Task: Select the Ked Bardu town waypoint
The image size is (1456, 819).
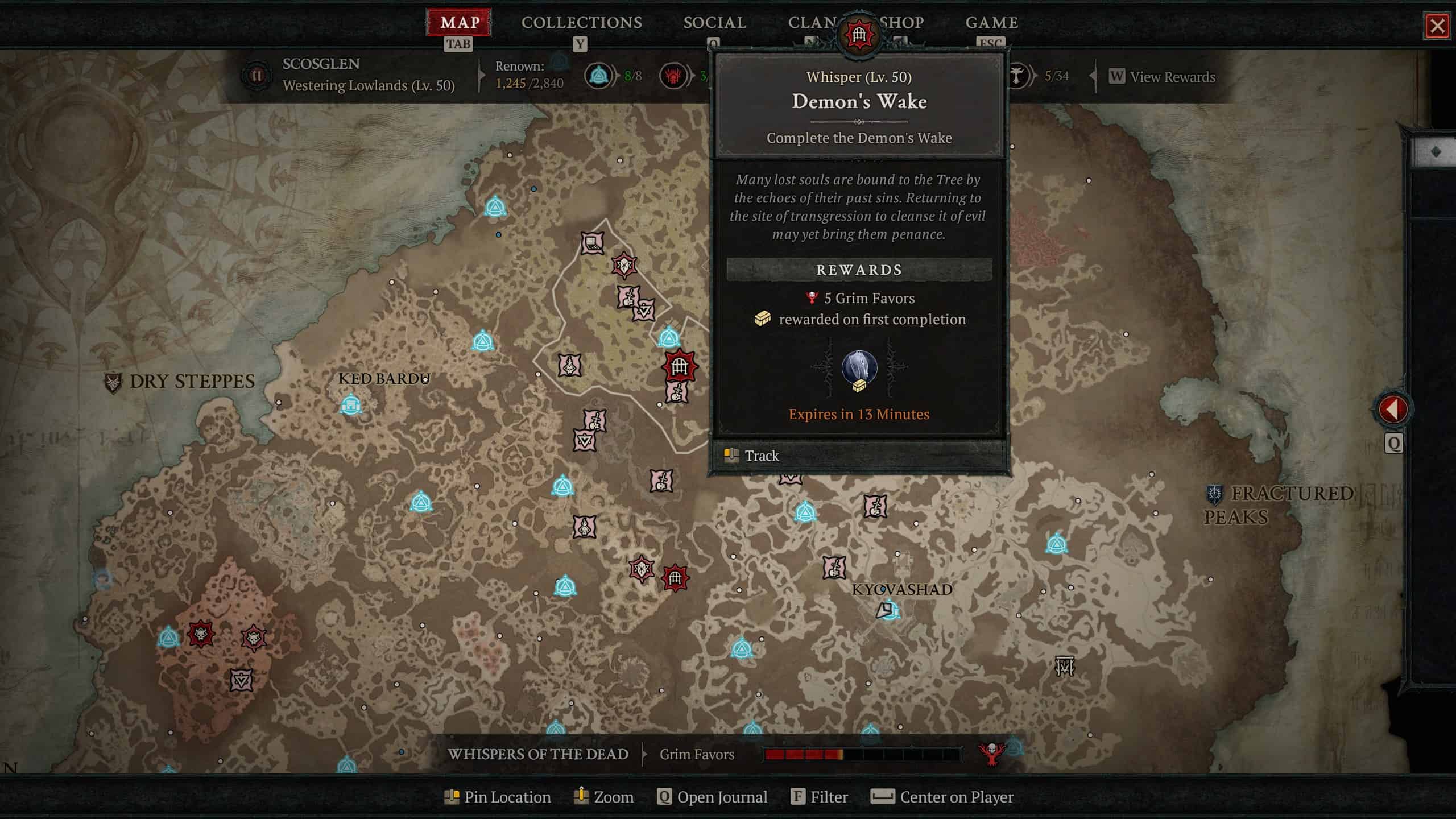Action: pyautogui.click(x=350, y=405)
